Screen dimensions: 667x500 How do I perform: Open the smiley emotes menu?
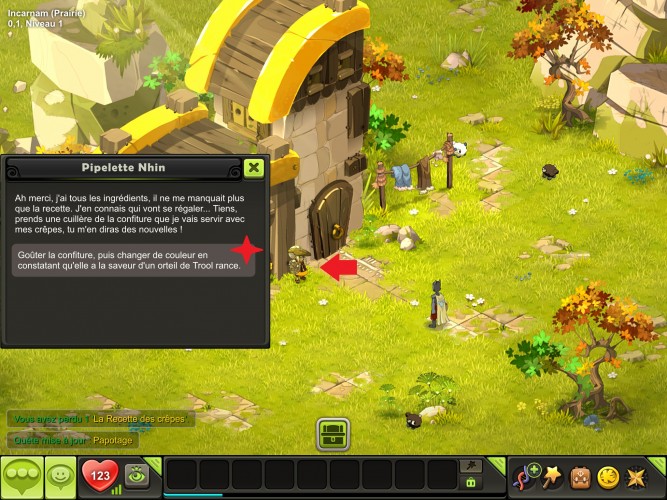[x=61, y=475]
